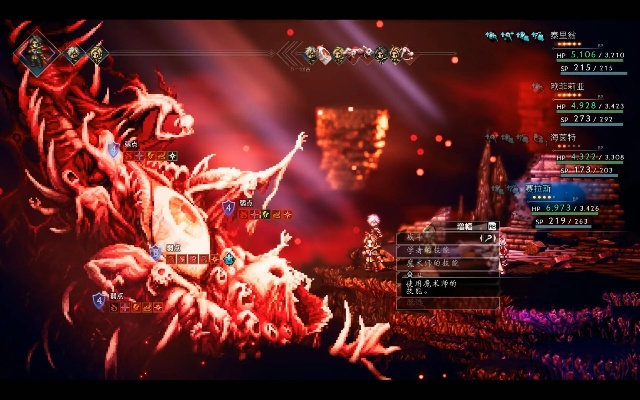The height and width of the screenshot is (400, 640).
Task: Select party member 海茵特
Action: 567,137
